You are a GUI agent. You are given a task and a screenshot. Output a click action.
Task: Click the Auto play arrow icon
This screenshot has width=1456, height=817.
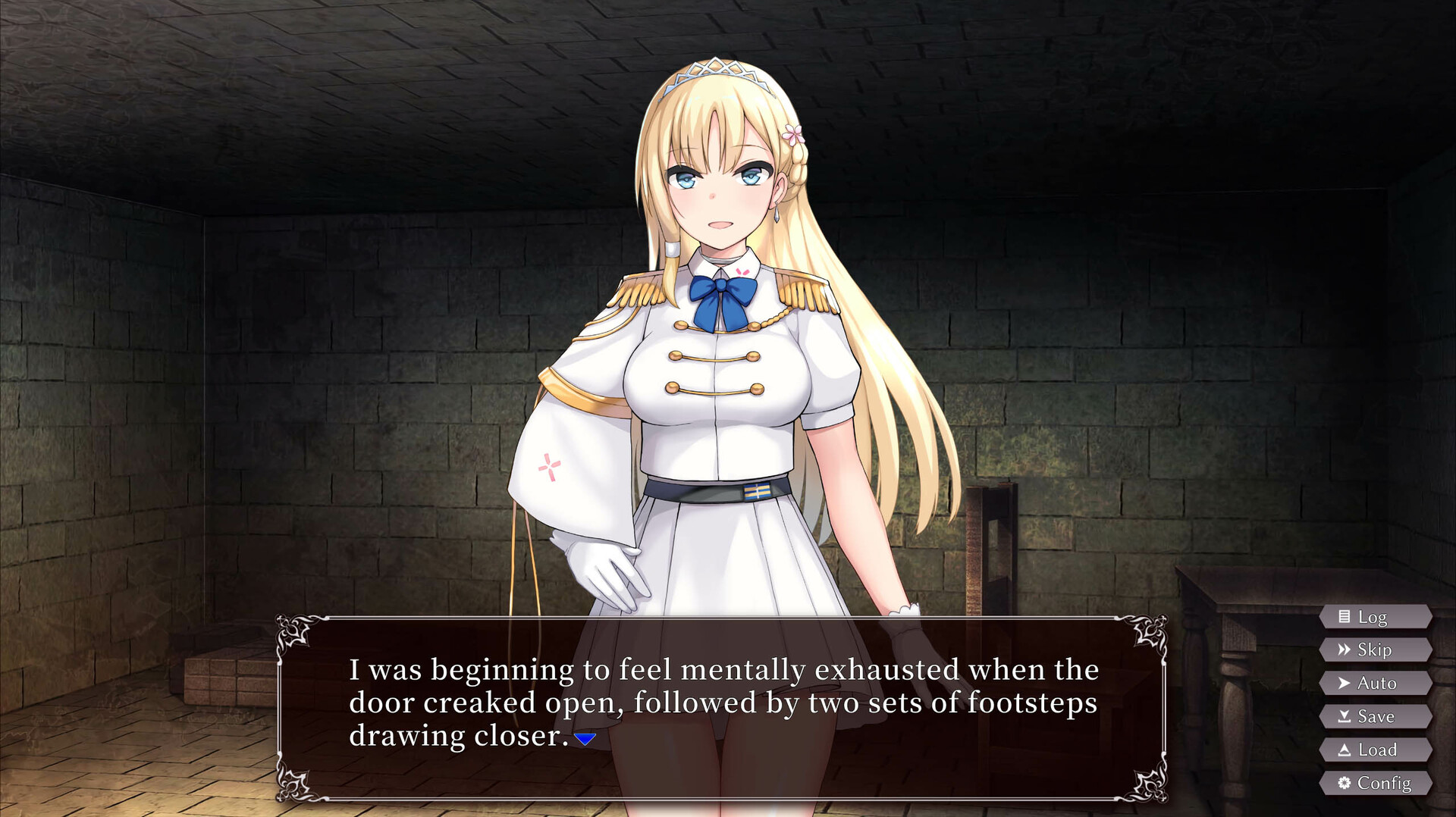pos(1345,682)
